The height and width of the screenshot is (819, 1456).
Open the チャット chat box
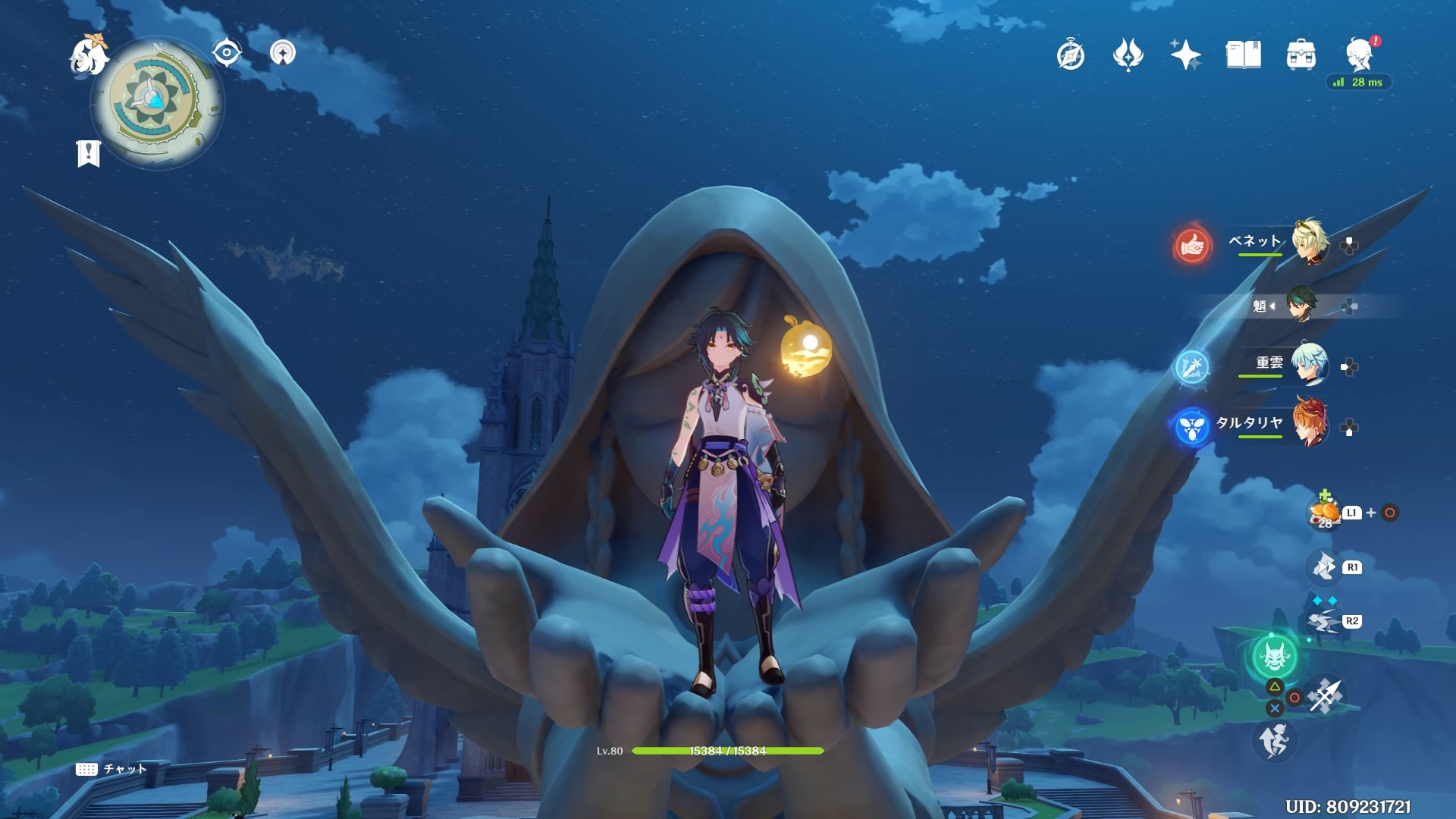111,769
